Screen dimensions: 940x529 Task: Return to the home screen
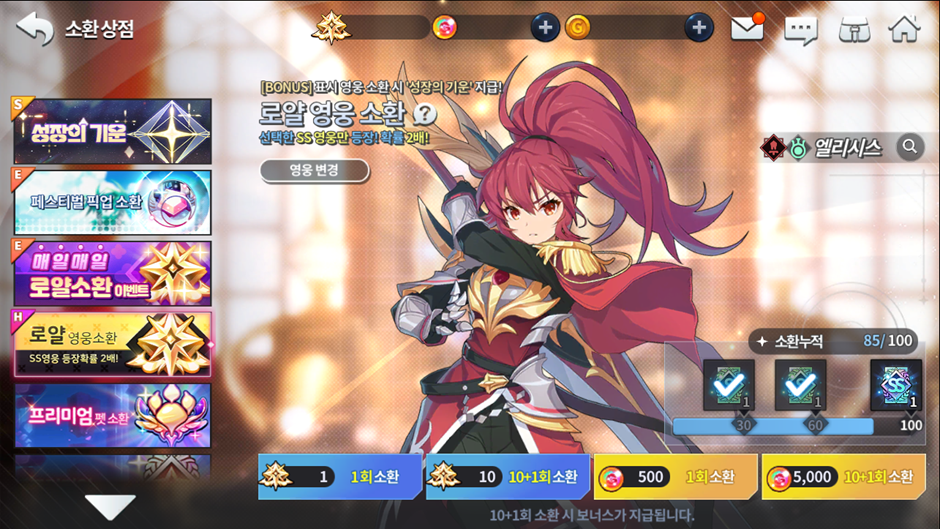[x=904, y=28]
